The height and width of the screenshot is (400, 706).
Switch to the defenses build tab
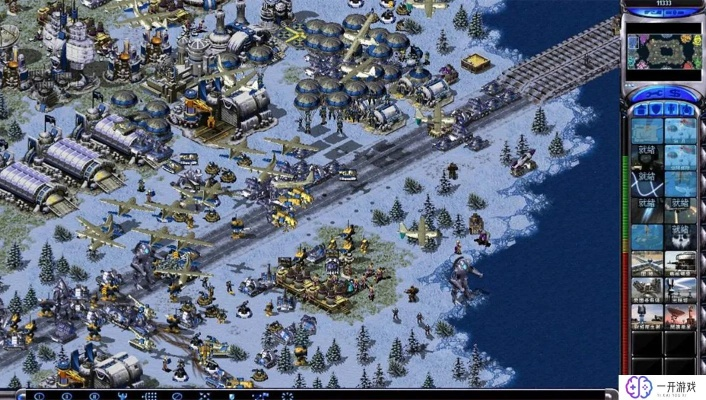pyautogui.click(x=654, y=108)
